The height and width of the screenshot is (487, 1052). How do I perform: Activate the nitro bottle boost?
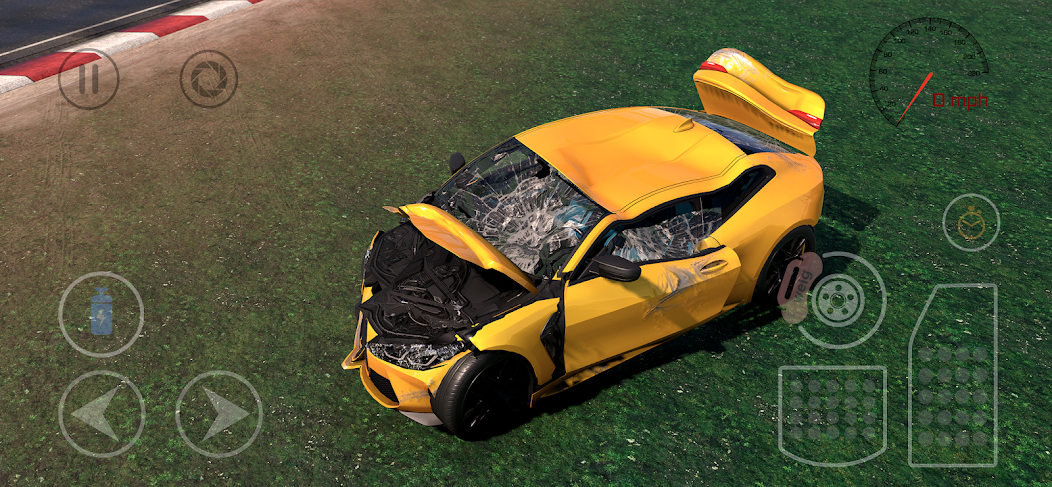pyautogui.click(x=101, y=314)
